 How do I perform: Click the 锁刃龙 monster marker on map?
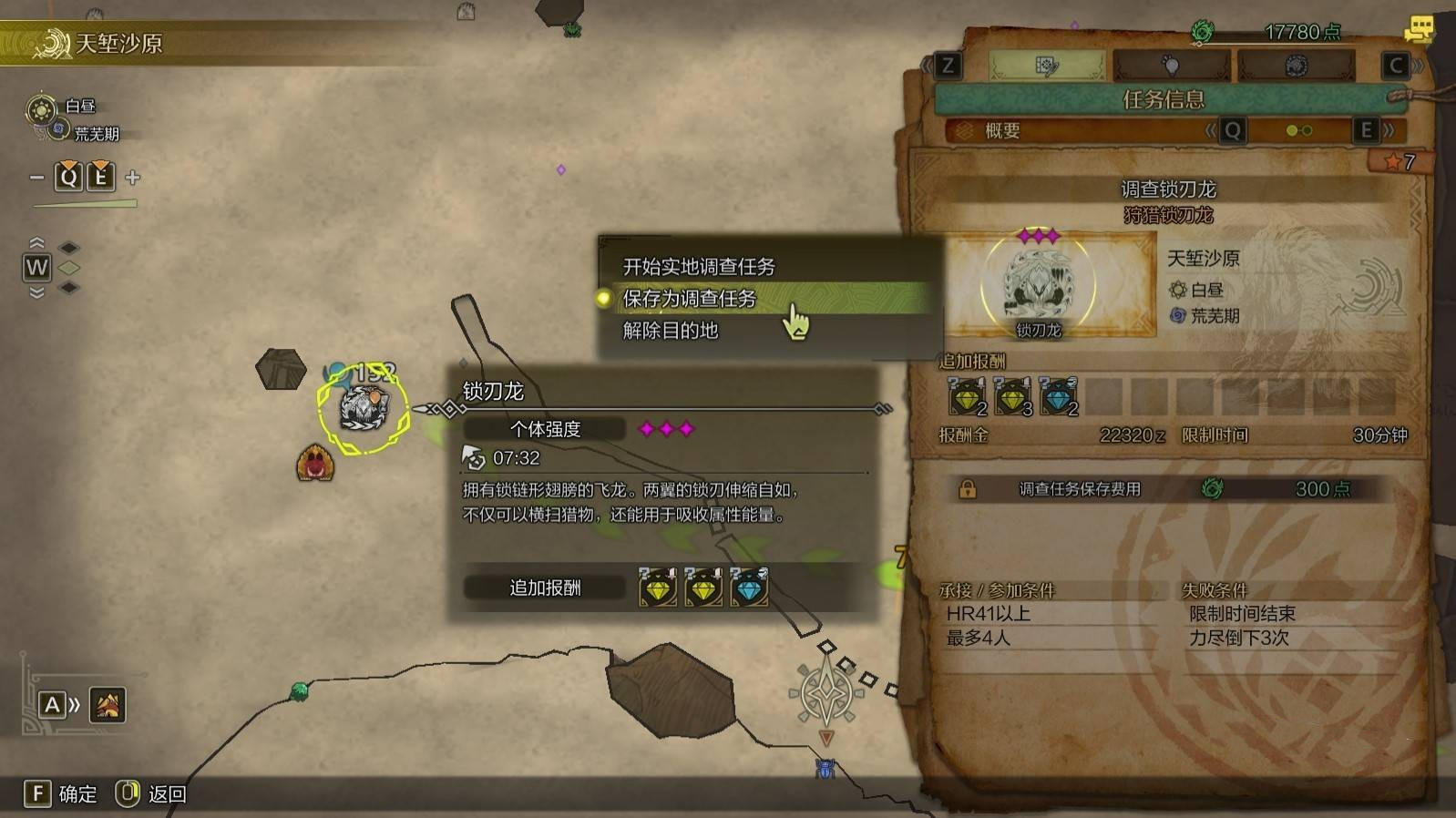[x=364, y=407]
